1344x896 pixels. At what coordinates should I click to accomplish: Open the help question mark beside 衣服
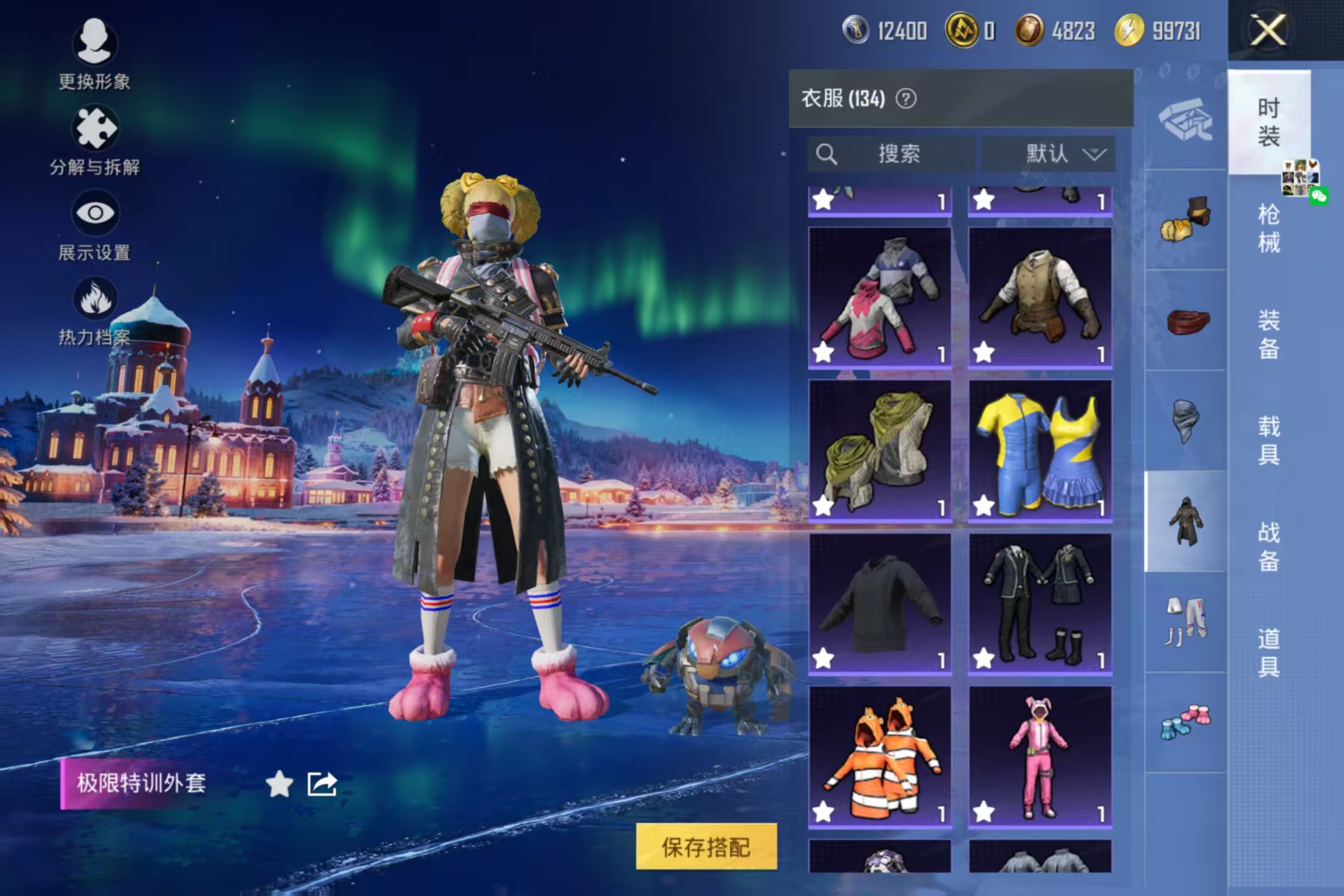tap(907, 99)
